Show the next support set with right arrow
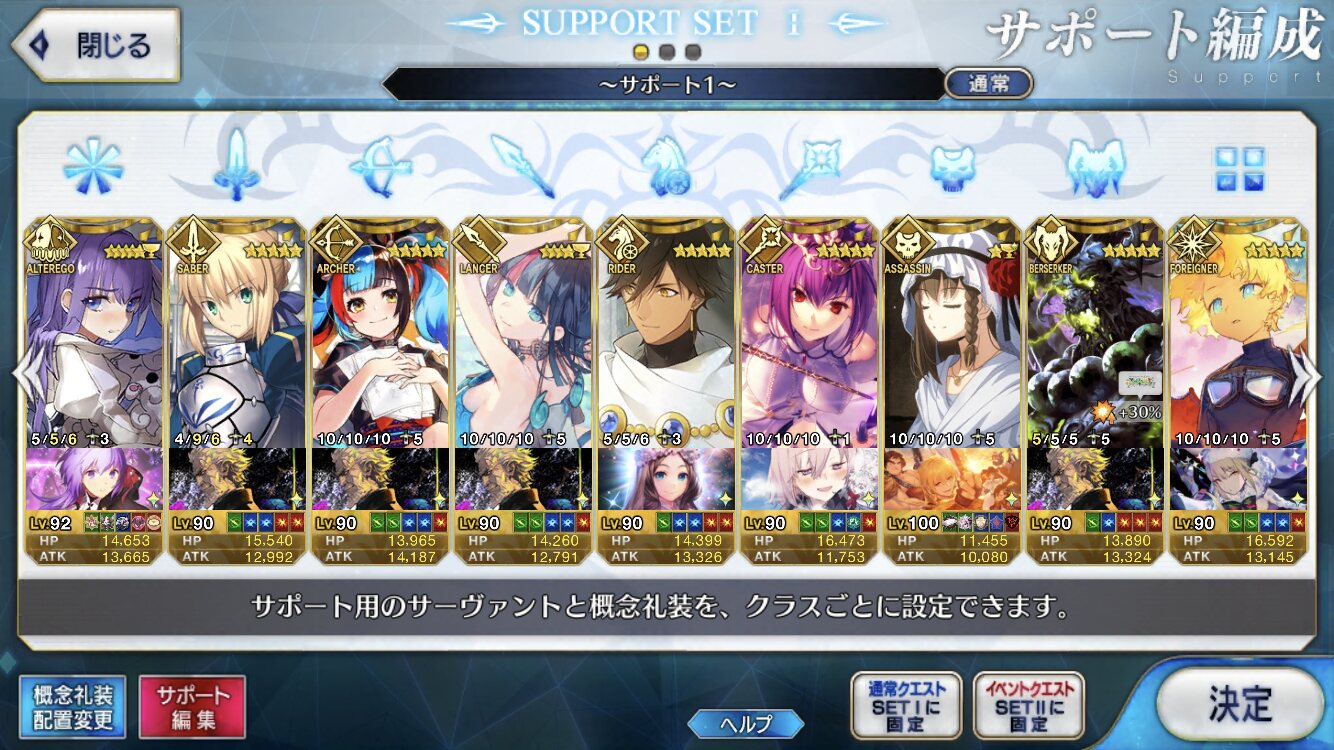1334x750 pixels. (x=1307, y=375)
